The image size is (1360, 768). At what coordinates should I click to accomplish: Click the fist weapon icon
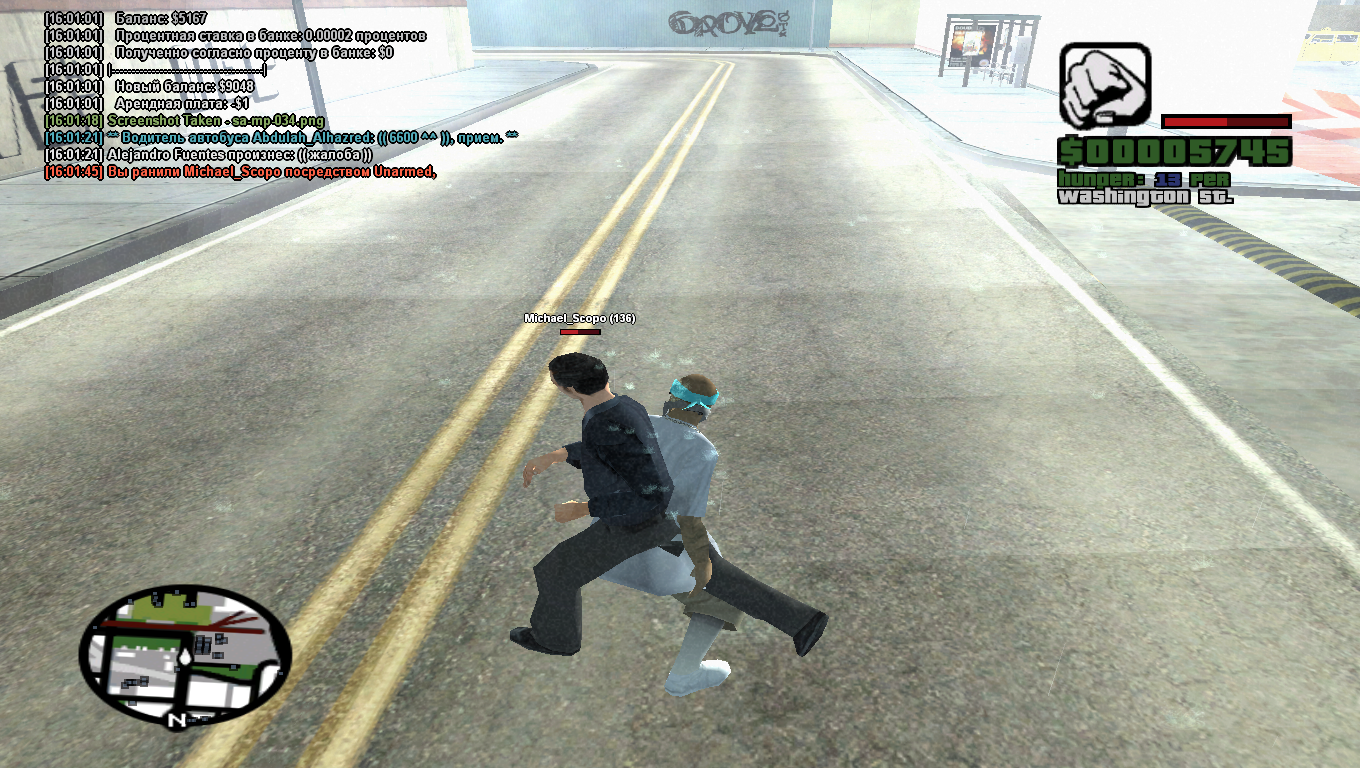1105,86
